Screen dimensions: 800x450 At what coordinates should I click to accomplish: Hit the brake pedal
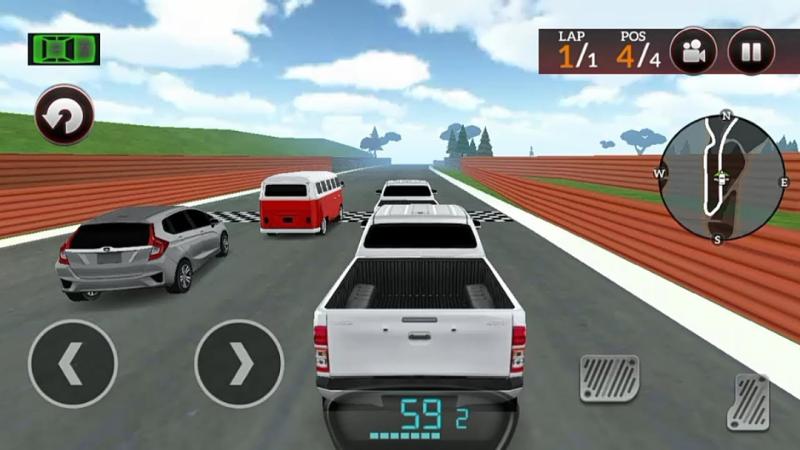click(x=609, y=378)
